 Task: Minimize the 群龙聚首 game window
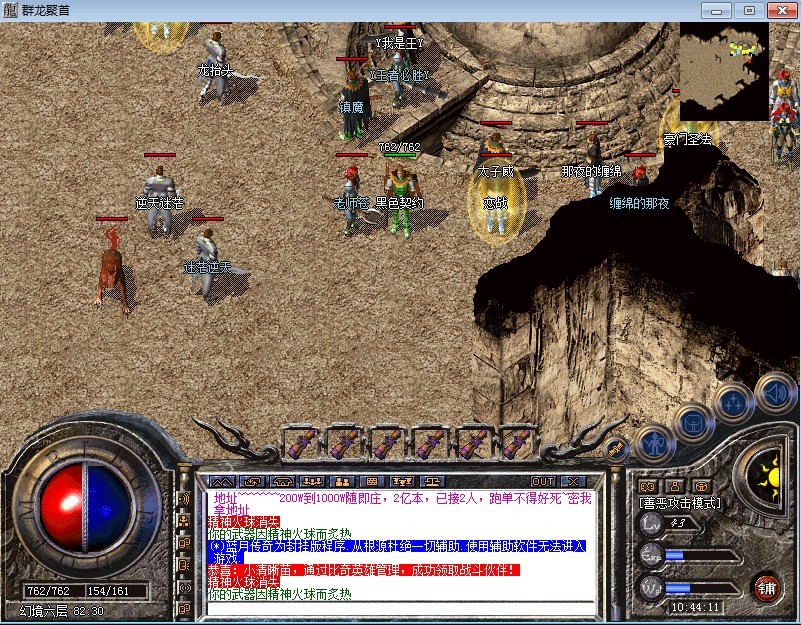714,10
